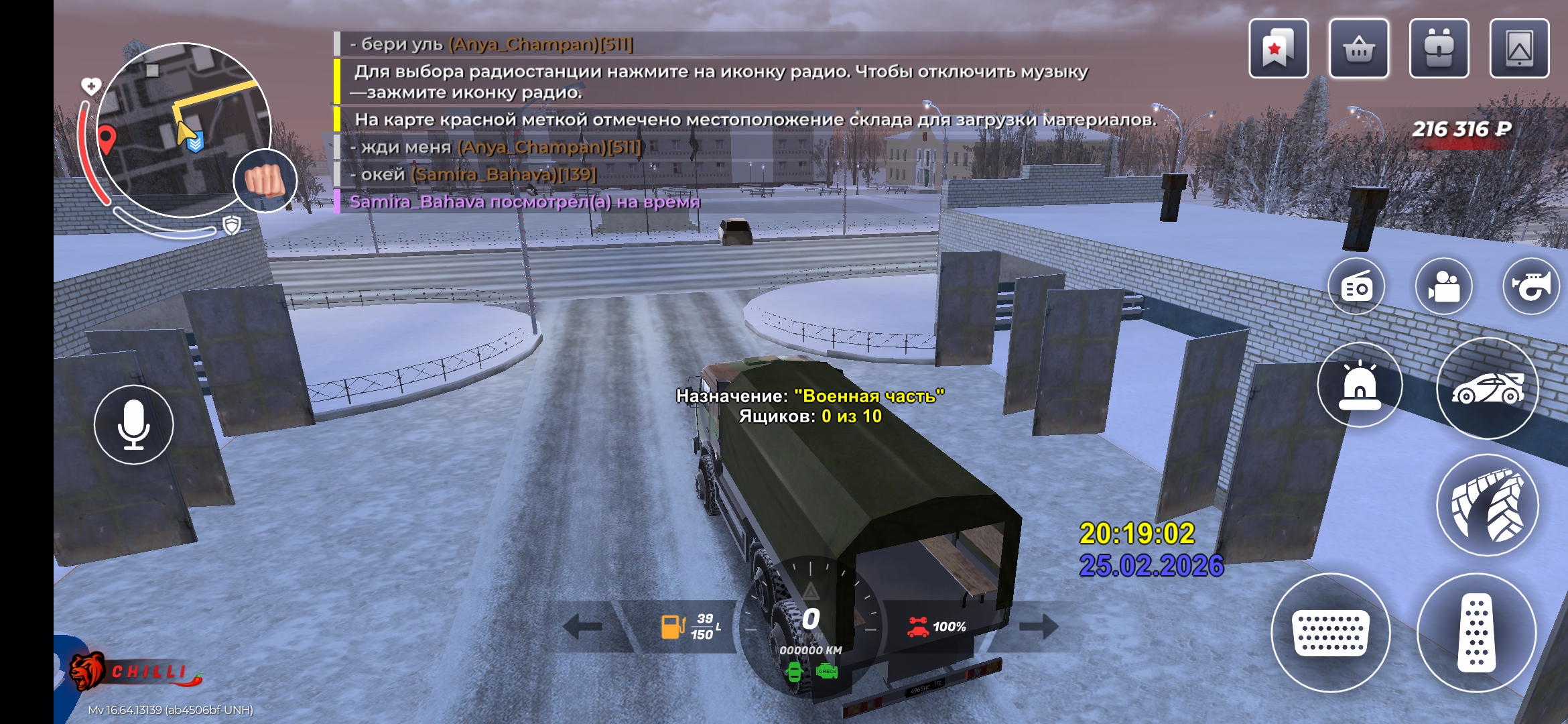Open the shopping basket store
Viewport: 1568px width, 724px height.
1358,49
